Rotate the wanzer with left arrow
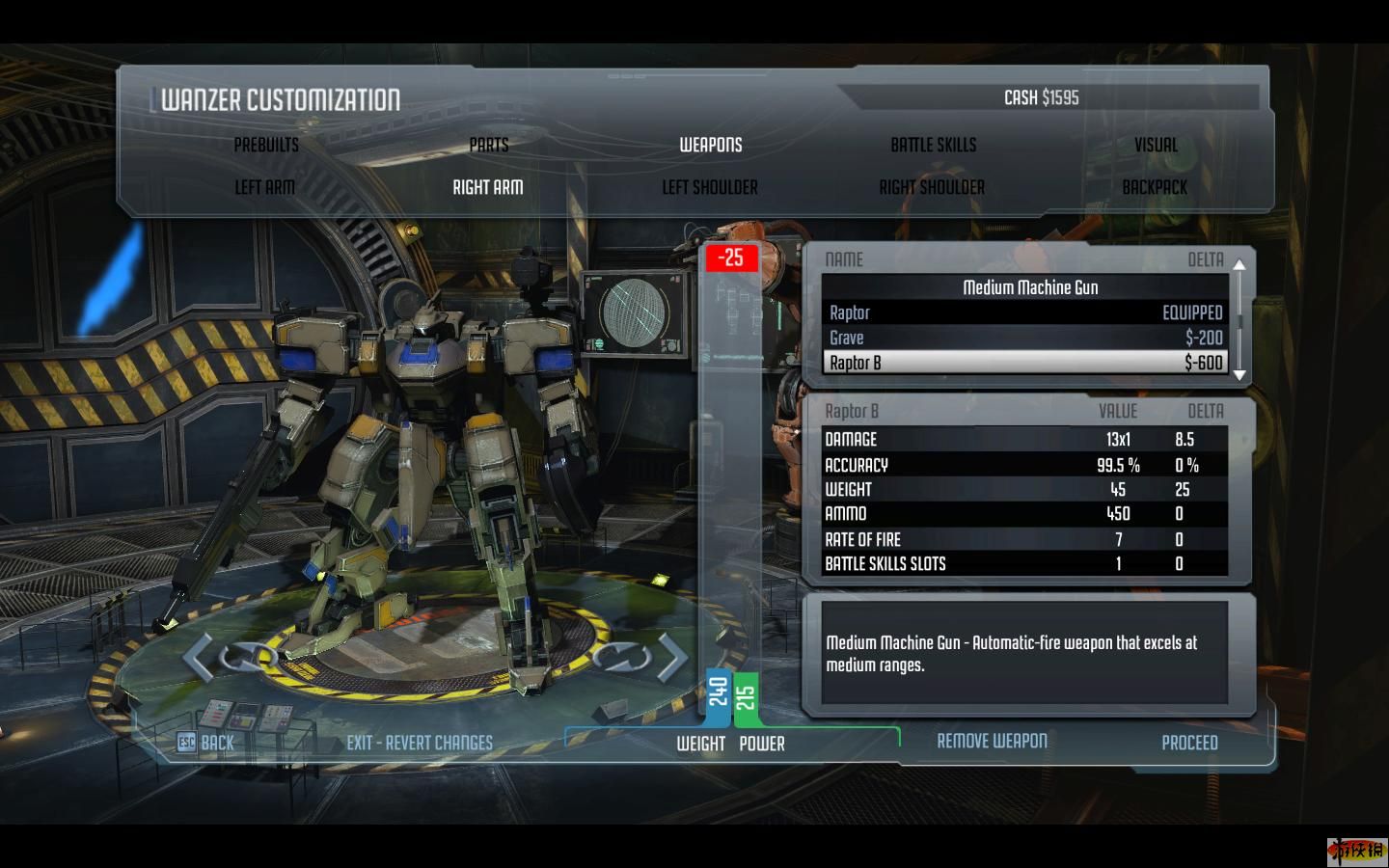Screen dimensions: 1389x868 (x=199, y=658)
